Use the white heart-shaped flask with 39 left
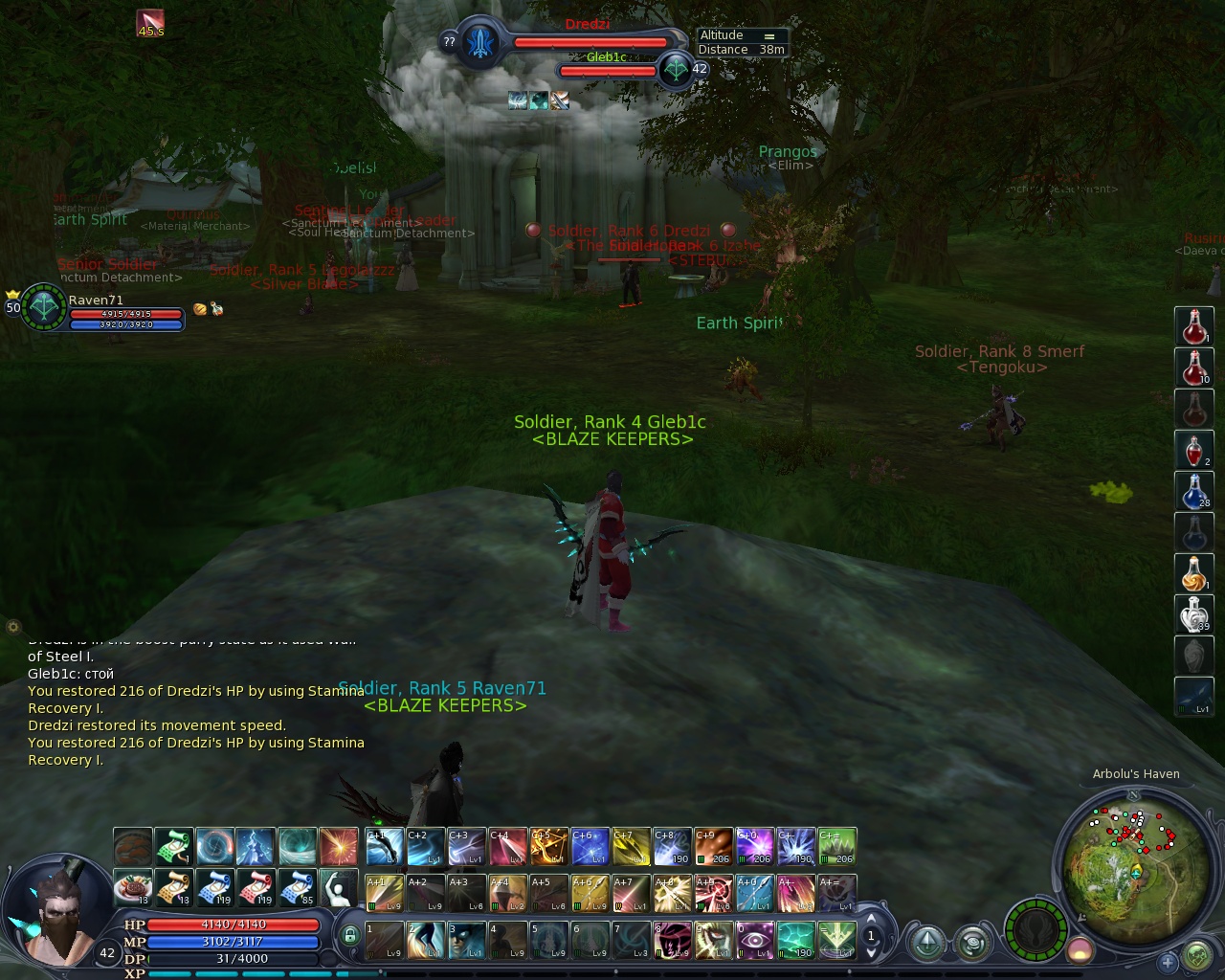 1193,614
